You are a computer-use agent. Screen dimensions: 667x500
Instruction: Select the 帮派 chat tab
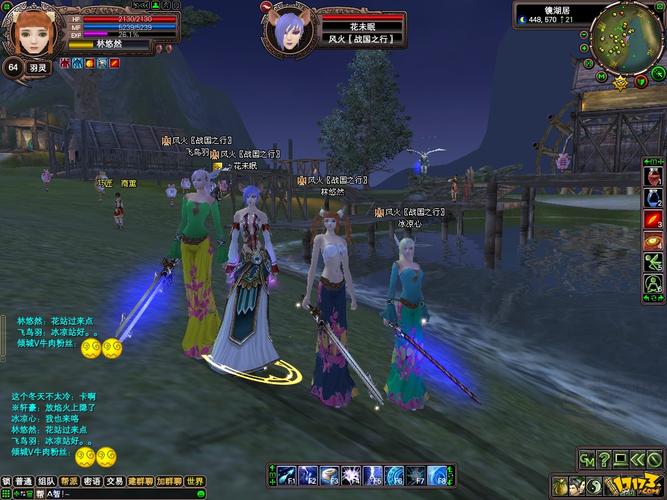[x=69, y=481]
